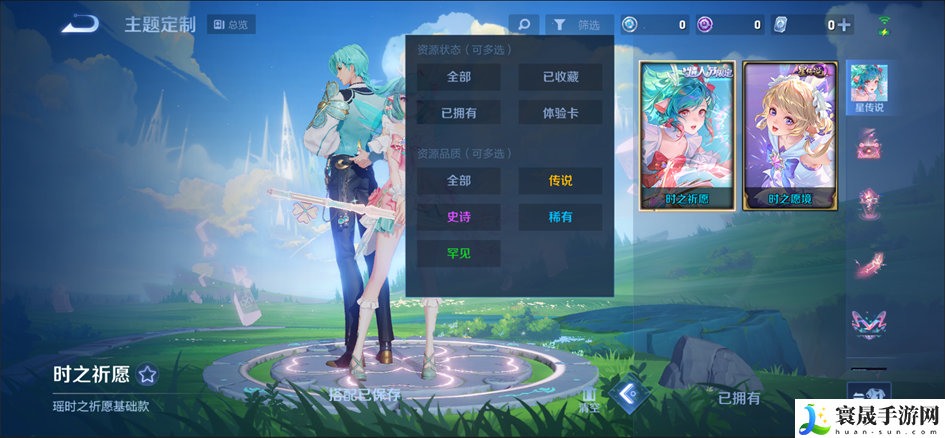The image size is (945, 438).
Task: Click the magnifying glass search button
Action: coord(523,25)
